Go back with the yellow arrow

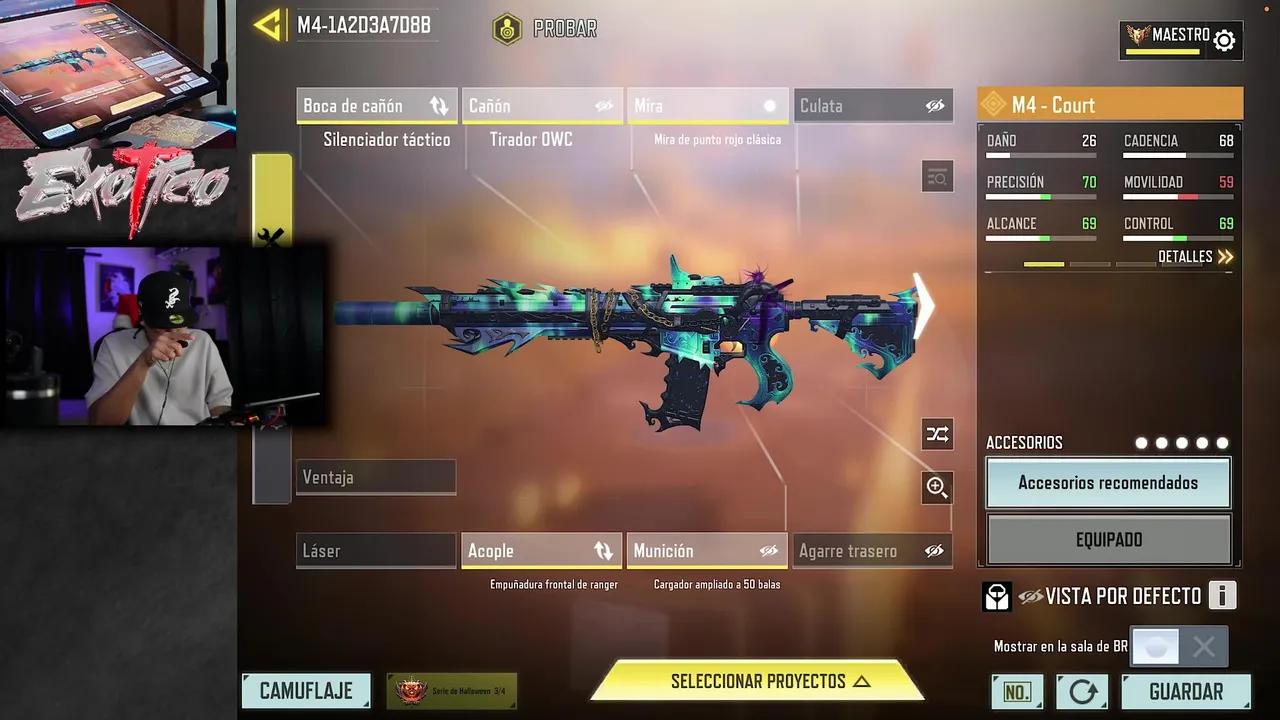(x=268, y=25)
